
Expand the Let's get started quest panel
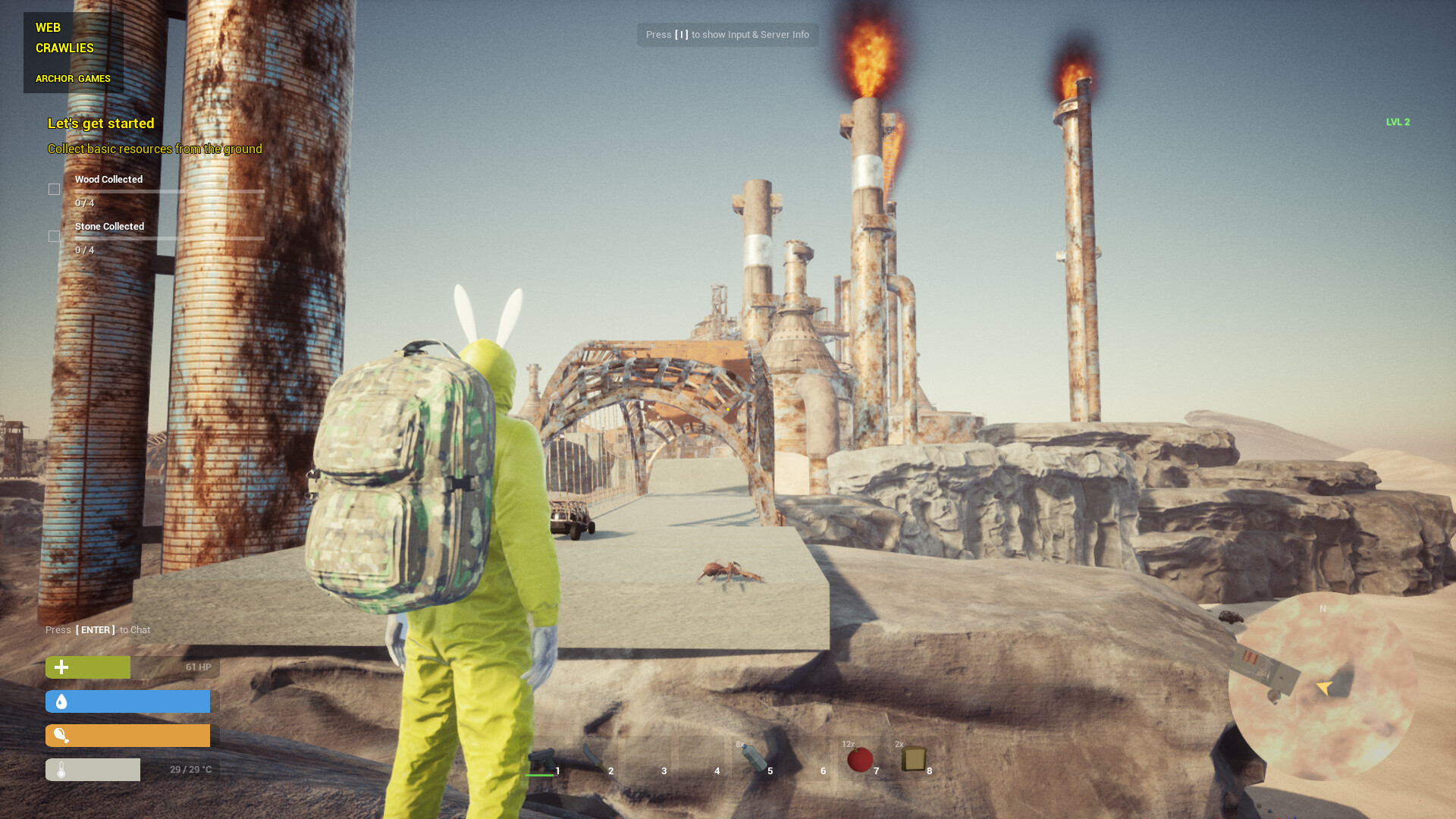click(x=100, y=123)
